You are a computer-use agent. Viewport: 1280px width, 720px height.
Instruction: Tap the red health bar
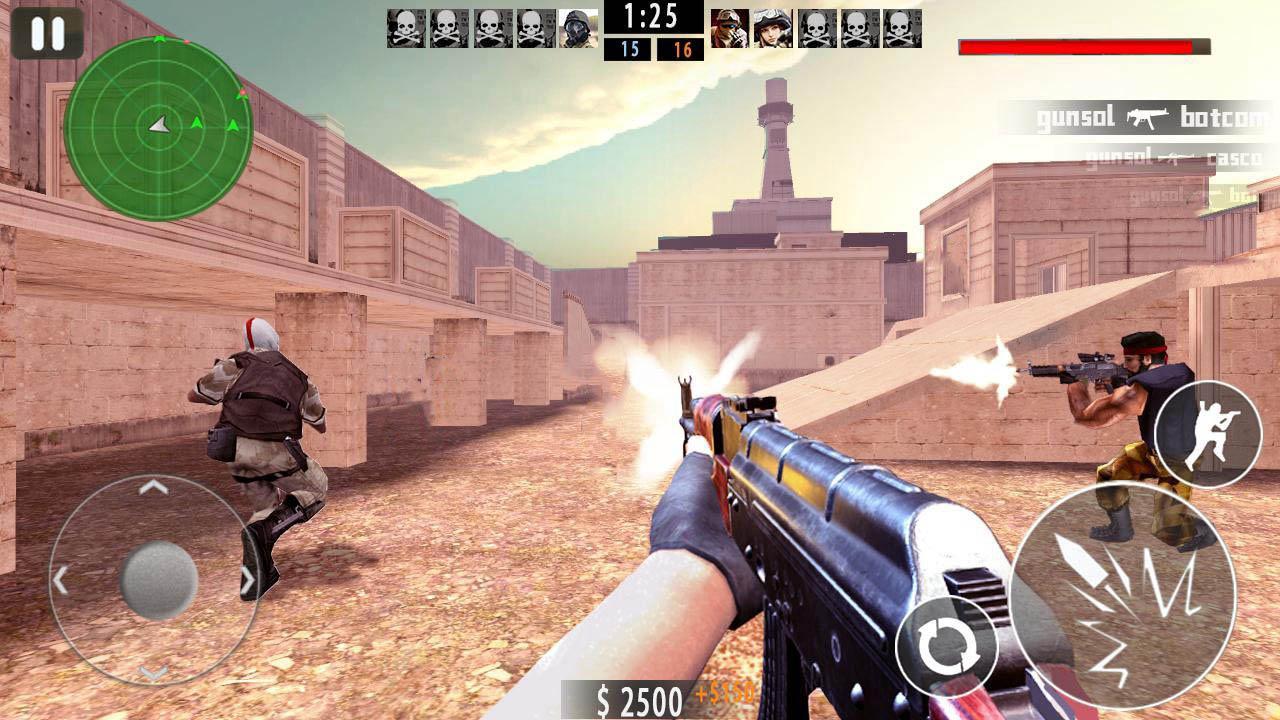pyautogui.click(x=1078, y=44)
